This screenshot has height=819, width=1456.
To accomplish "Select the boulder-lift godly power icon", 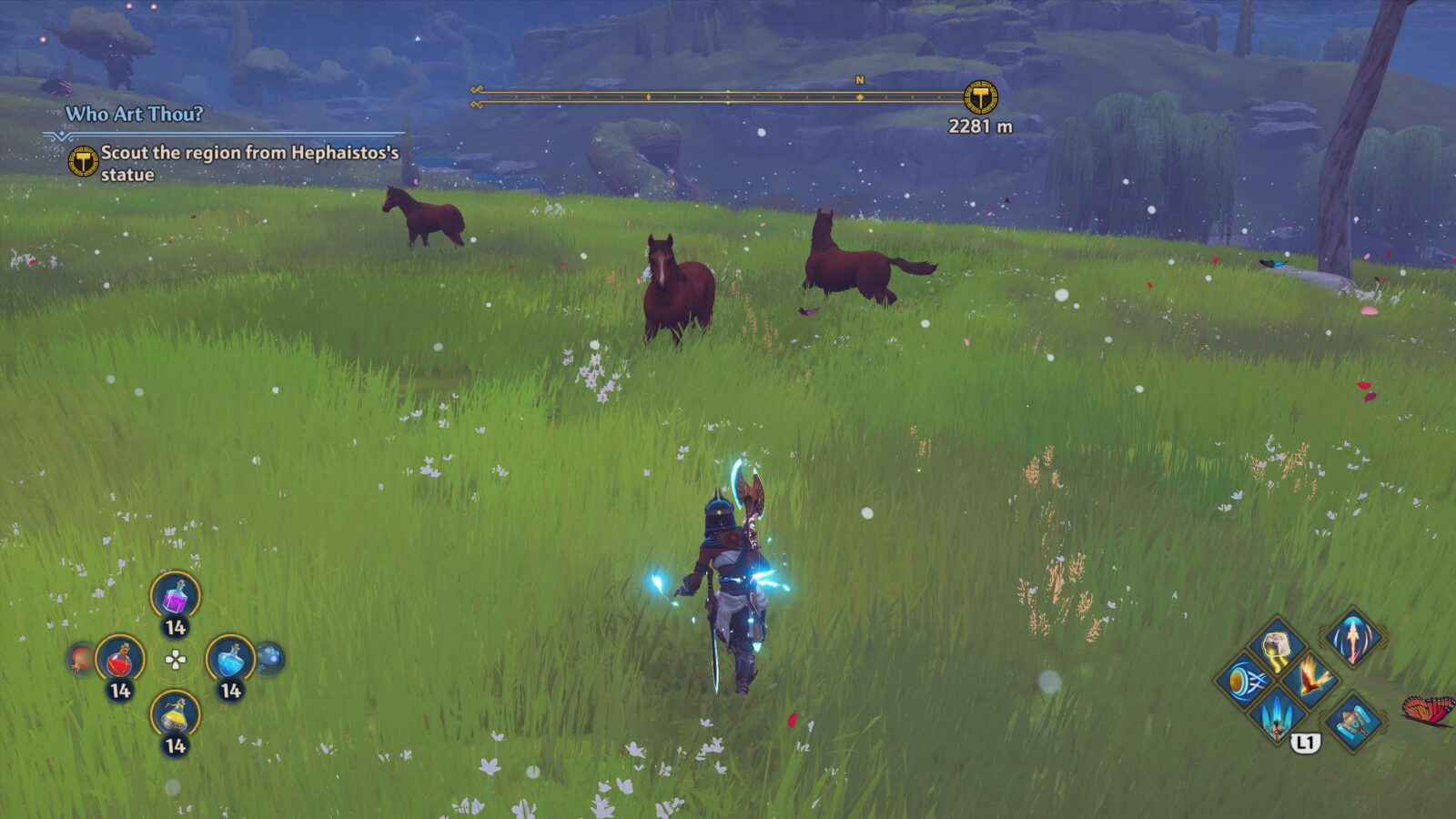I will click(x=1277, y=646).
